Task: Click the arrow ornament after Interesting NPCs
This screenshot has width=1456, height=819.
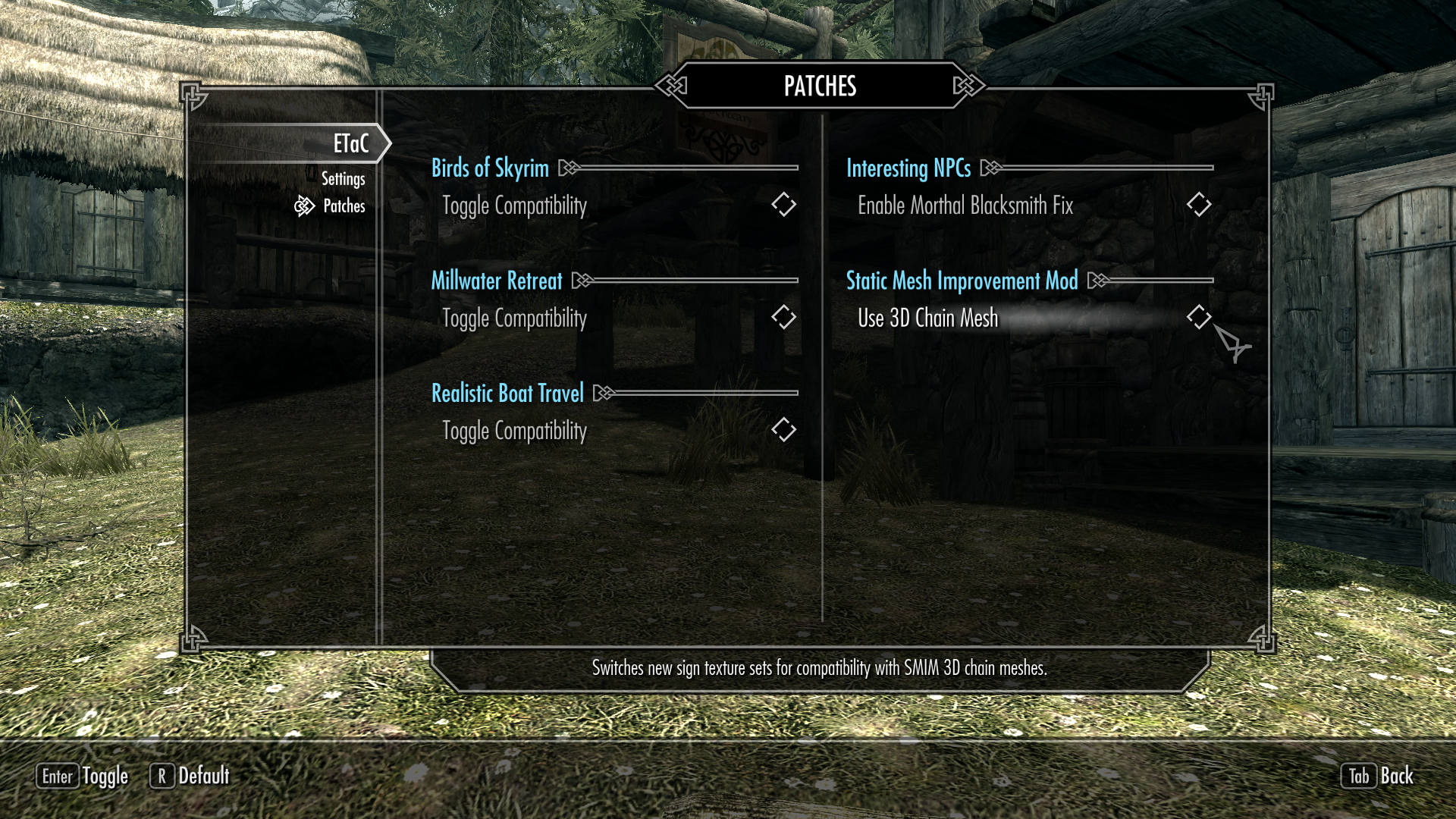Action: 989,168
